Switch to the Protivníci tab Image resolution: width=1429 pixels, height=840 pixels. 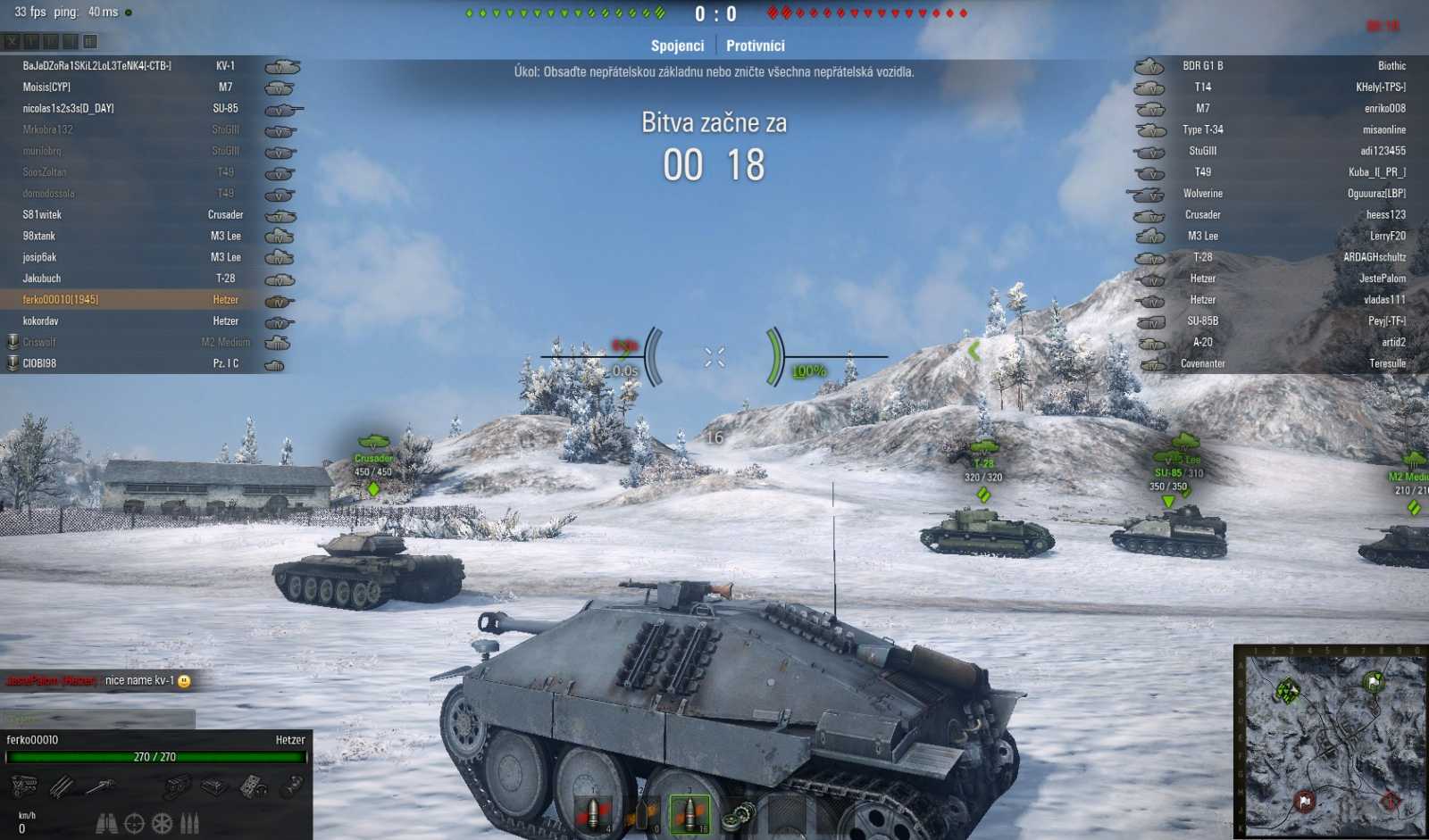[x=755, y=46]
